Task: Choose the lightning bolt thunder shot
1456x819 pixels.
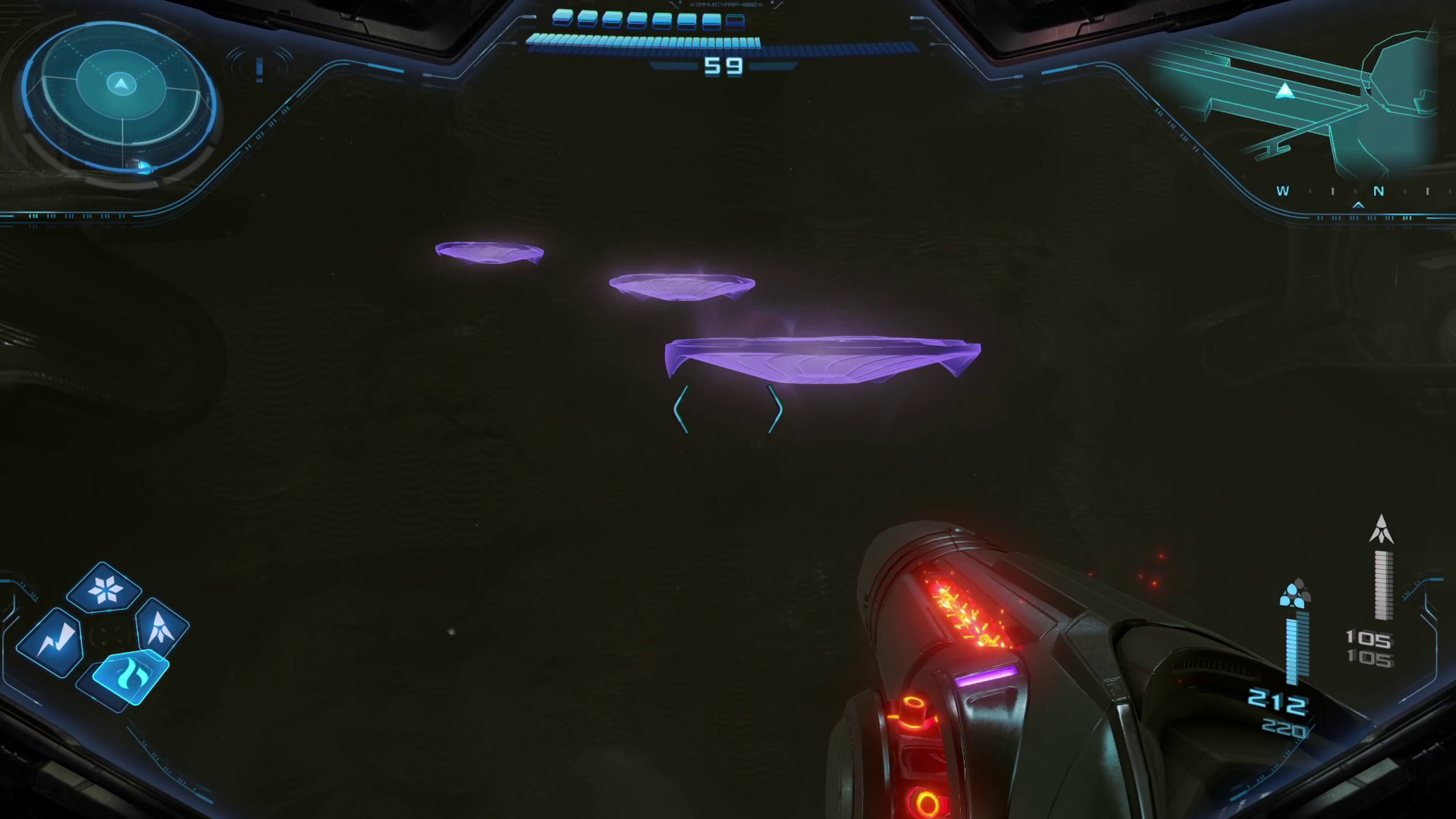Action: point(51,641)
